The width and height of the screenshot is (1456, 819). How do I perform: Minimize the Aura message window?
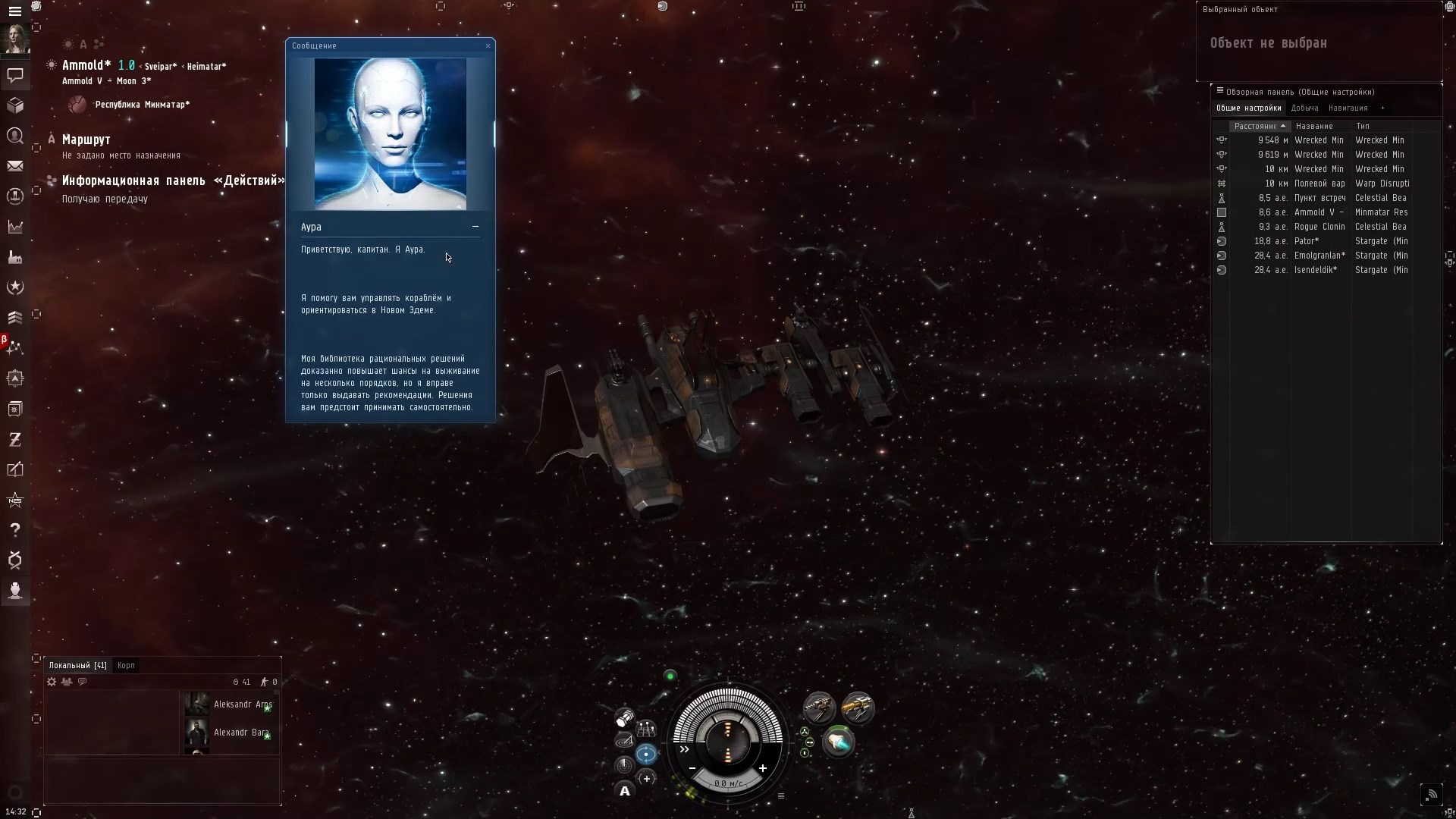coord(475,227)
